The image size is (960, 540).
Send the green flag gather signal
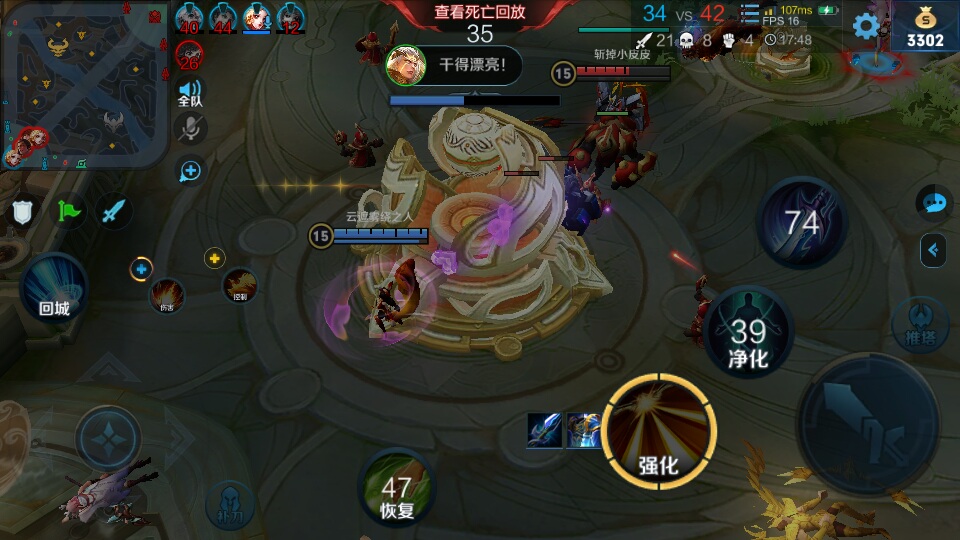pyautogui.click(x=69, y=211)
